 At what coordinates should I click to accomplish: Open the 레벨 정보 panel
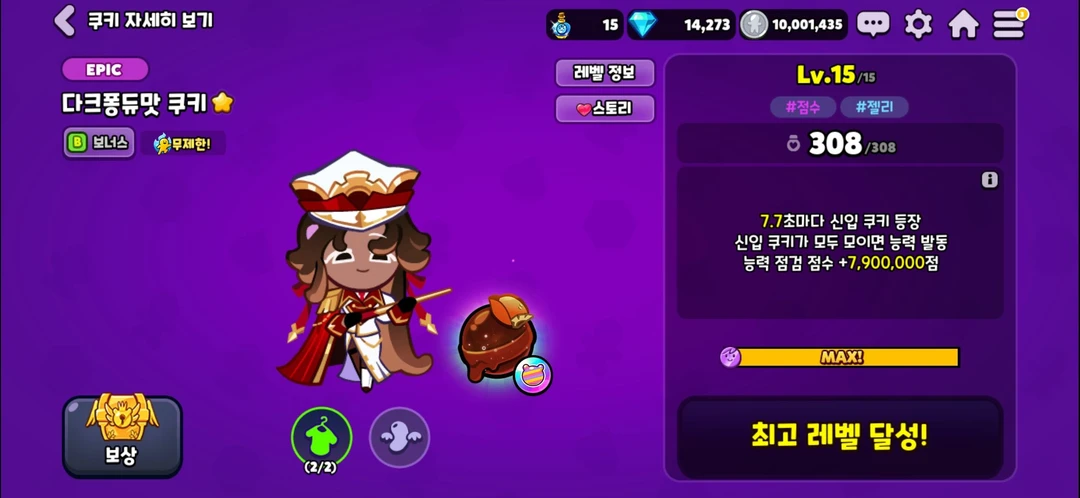pos(605,72)
